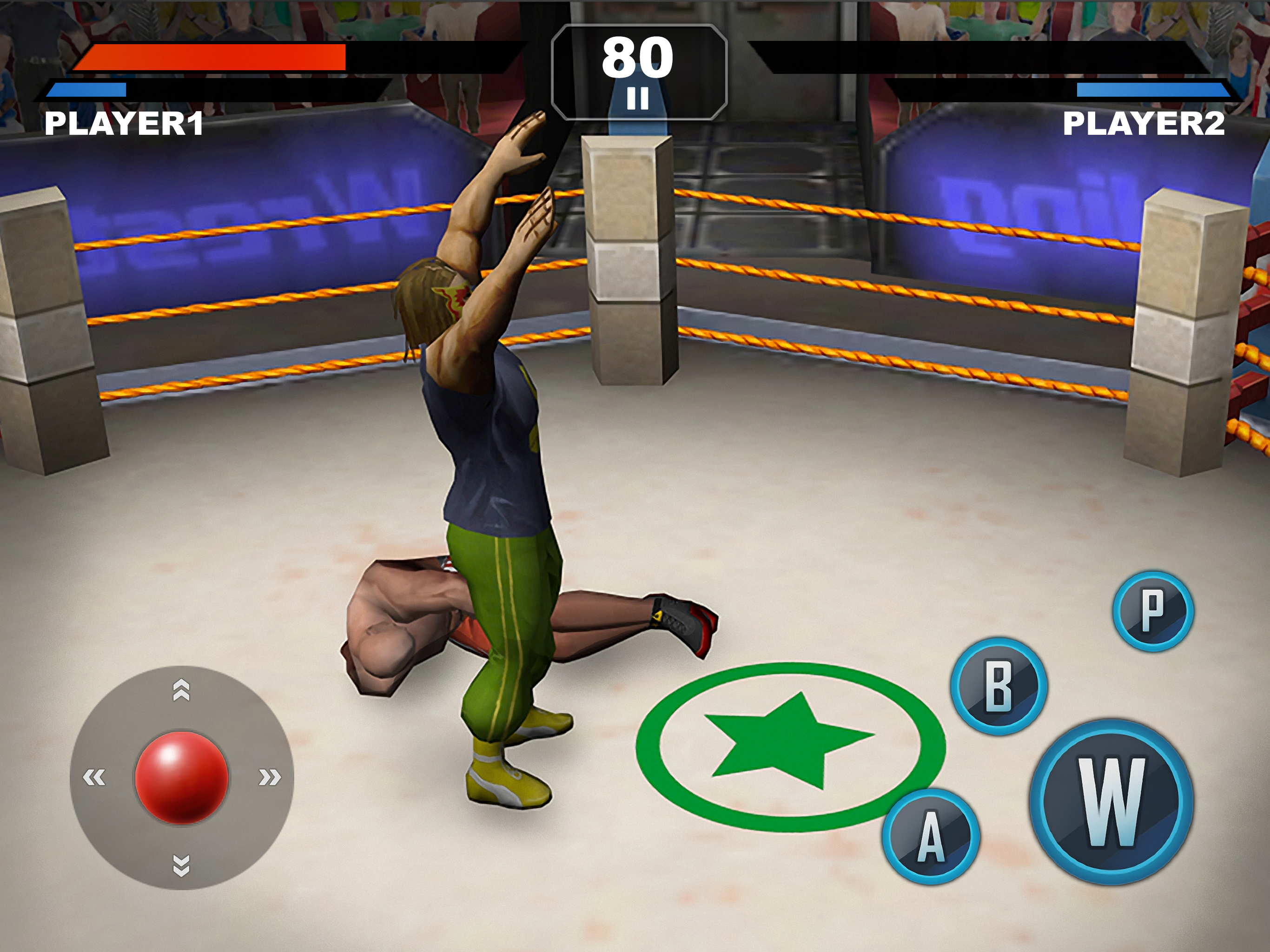Move right using the joystick's right arrows
1270x952 pixels.
tap(269, 777)
